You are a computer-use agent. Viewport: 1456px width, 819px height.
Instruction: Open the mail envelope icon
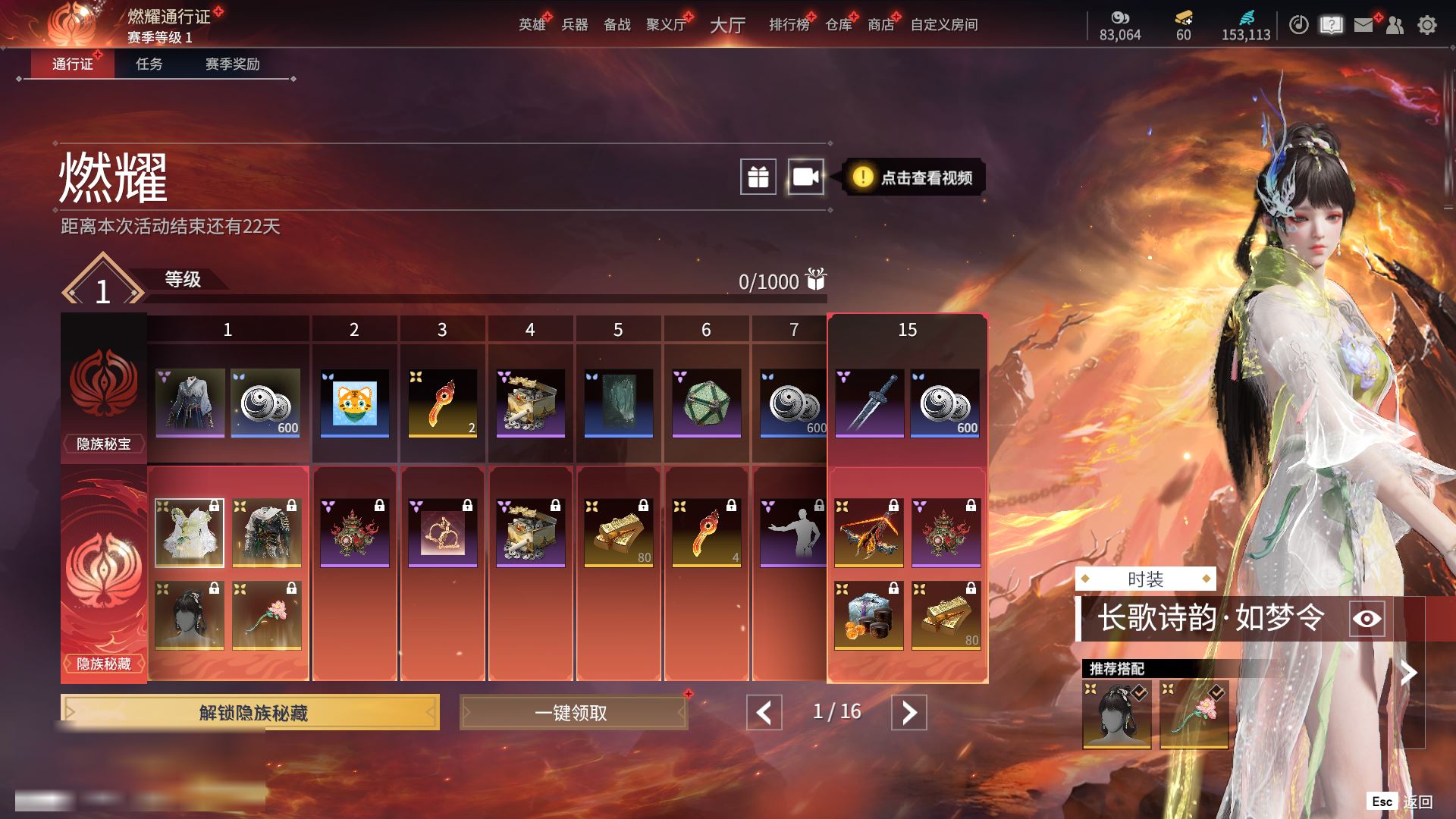[1363, 25]
